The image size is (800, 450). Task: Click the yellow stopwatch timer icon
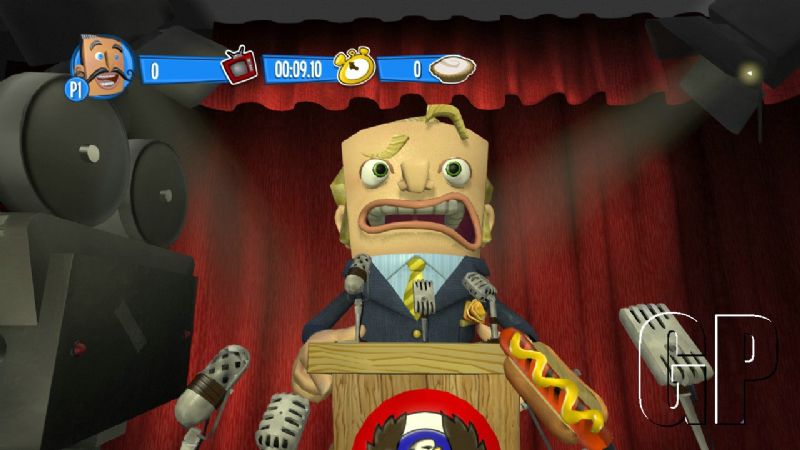coord(352,66)
